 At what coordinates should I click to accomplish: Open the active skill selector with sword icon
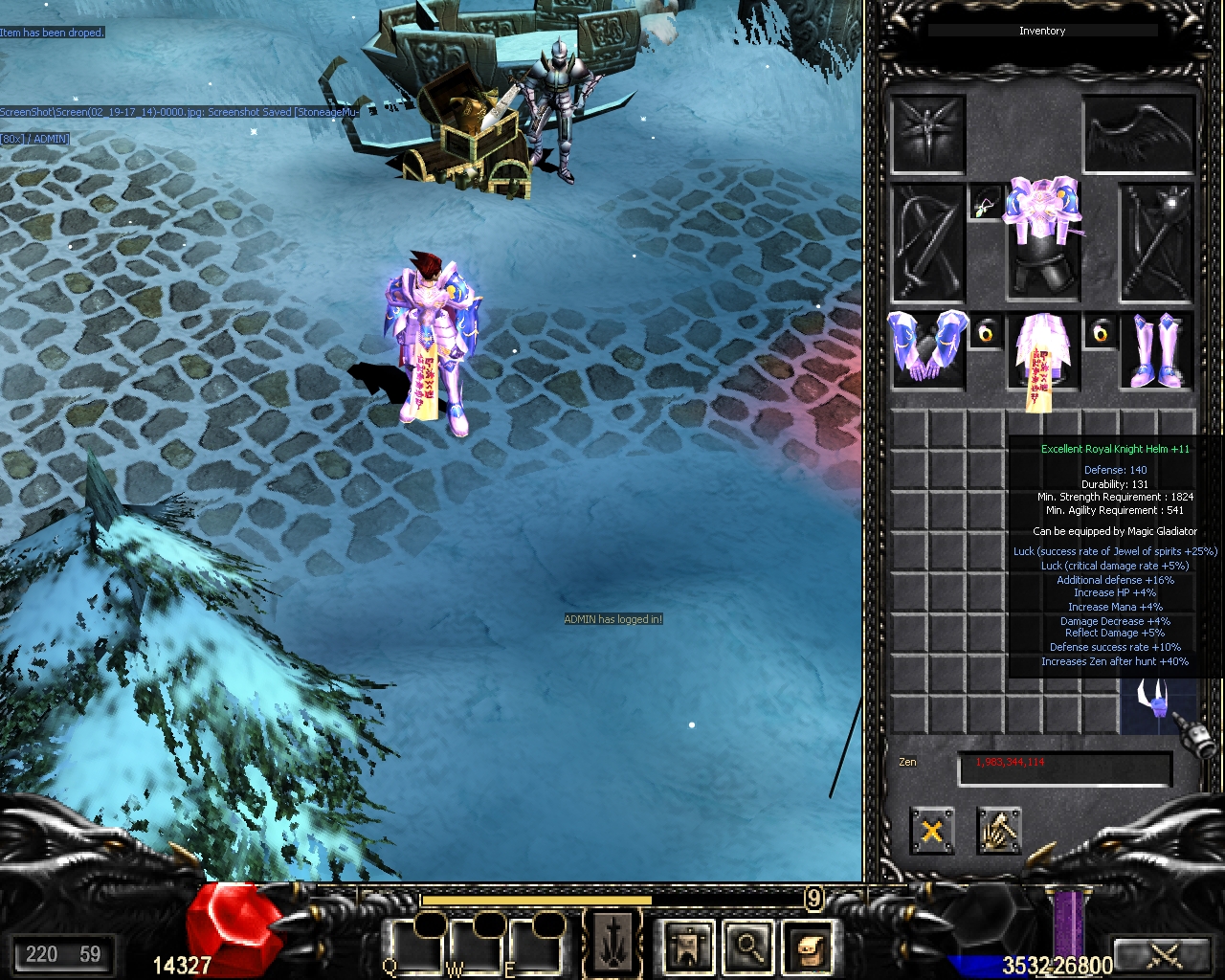tap(612, 943)
